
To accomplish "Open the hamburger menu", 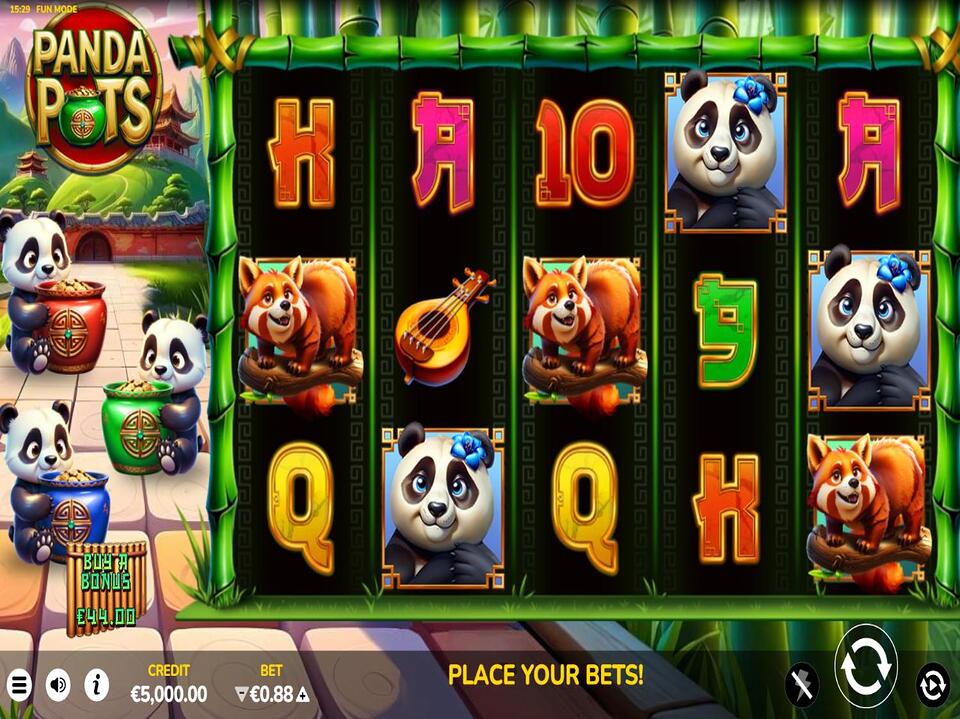I will [19, 685].
